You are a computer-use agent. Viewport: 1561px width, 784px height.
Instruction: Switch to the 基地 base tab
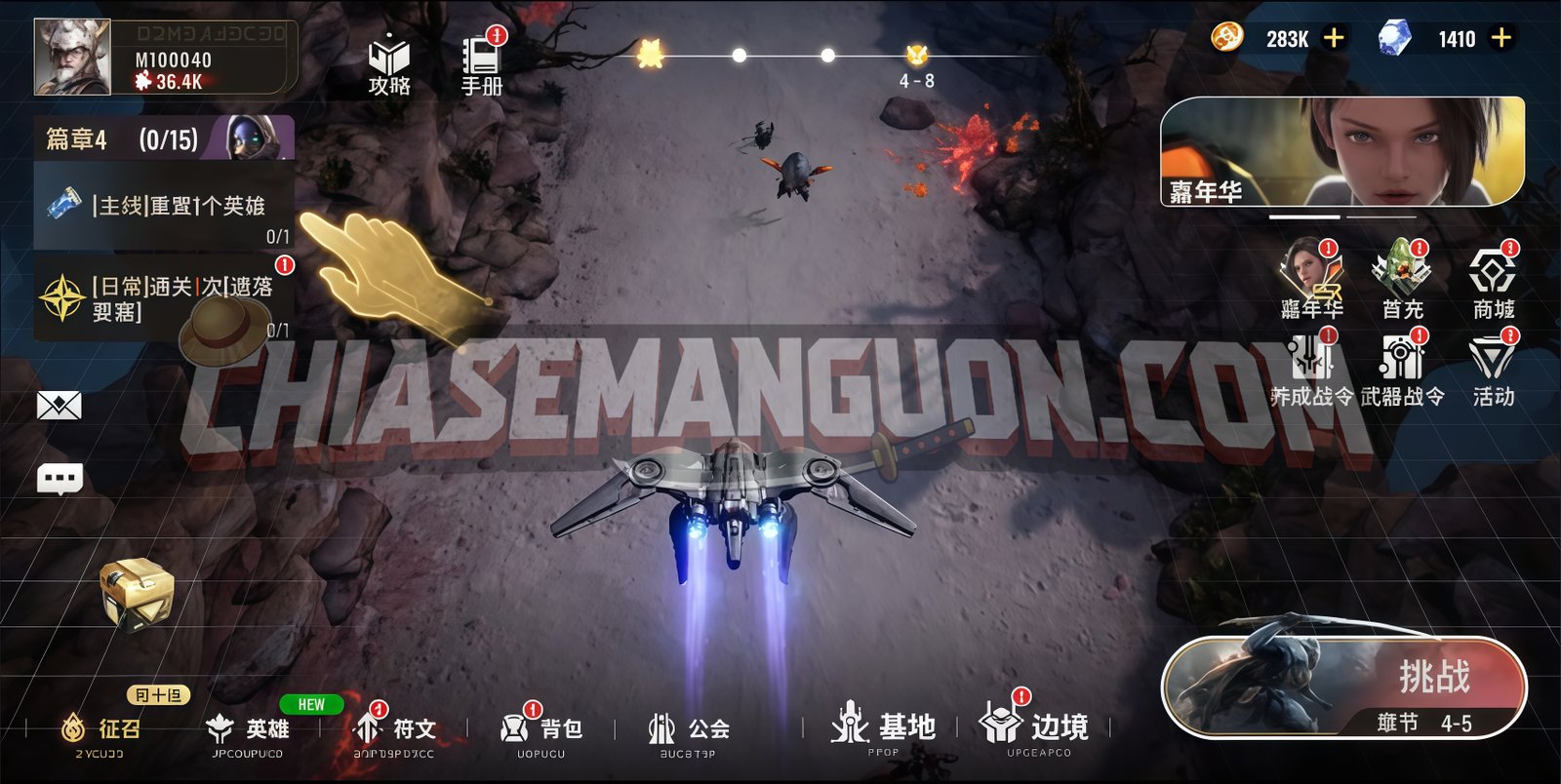tap(883, 729)
